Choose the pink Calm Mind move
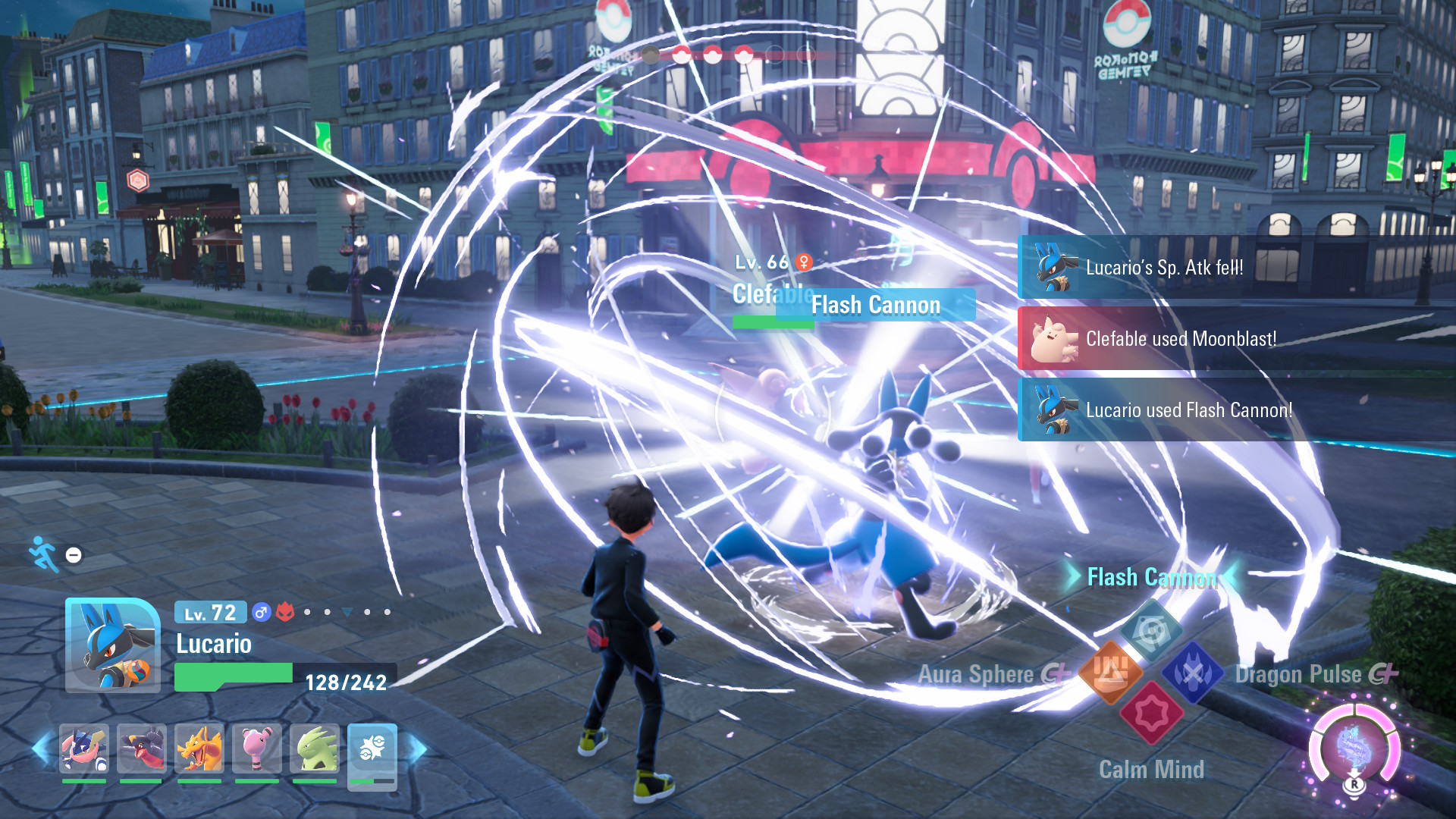 click(x=1151, y=714)
